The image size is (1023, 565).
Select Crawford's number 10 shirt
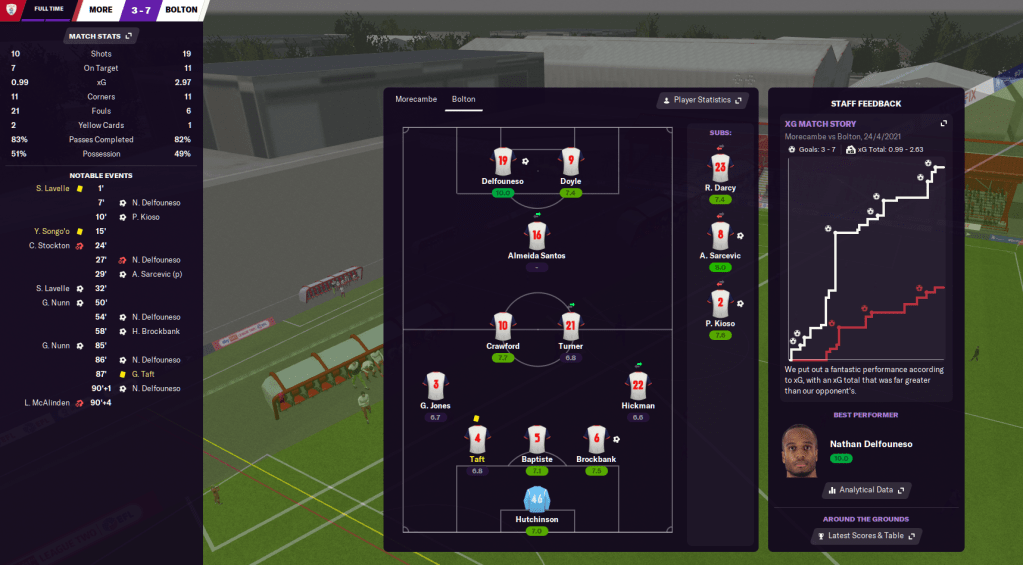pos(502,325)
